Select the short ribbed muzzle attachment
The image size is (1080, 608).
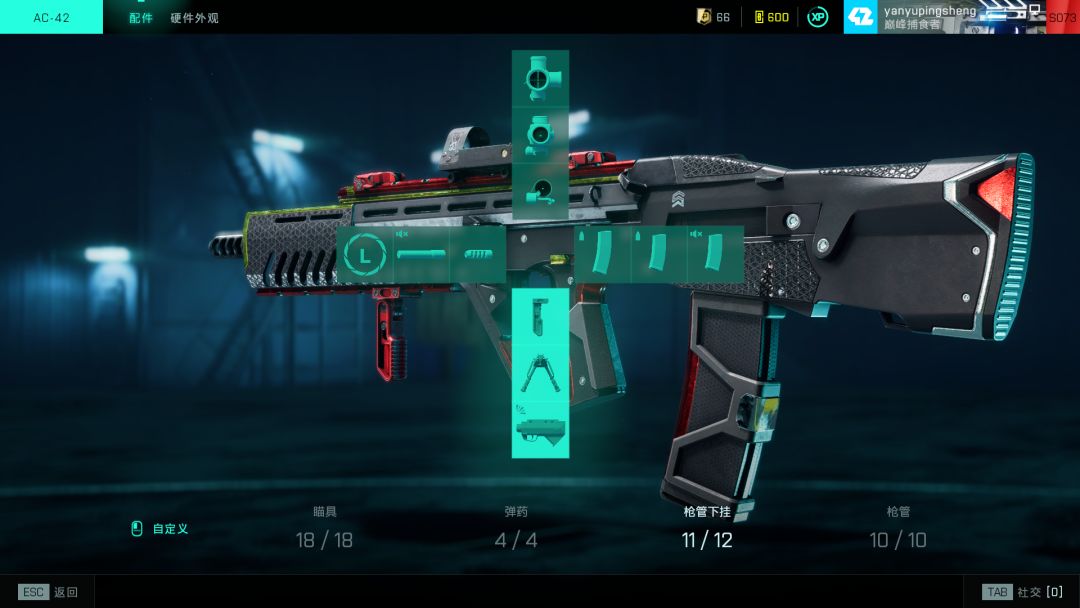point(477,255)
